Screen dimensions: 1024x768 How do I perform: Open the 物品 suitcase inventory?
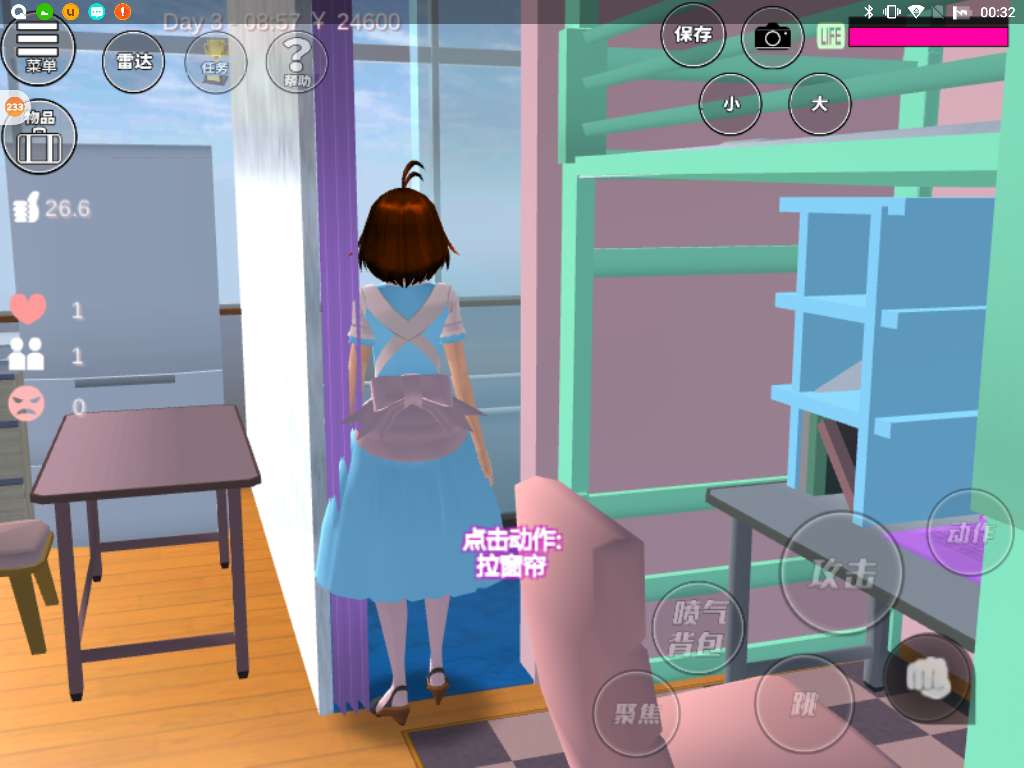click(40, 135)
